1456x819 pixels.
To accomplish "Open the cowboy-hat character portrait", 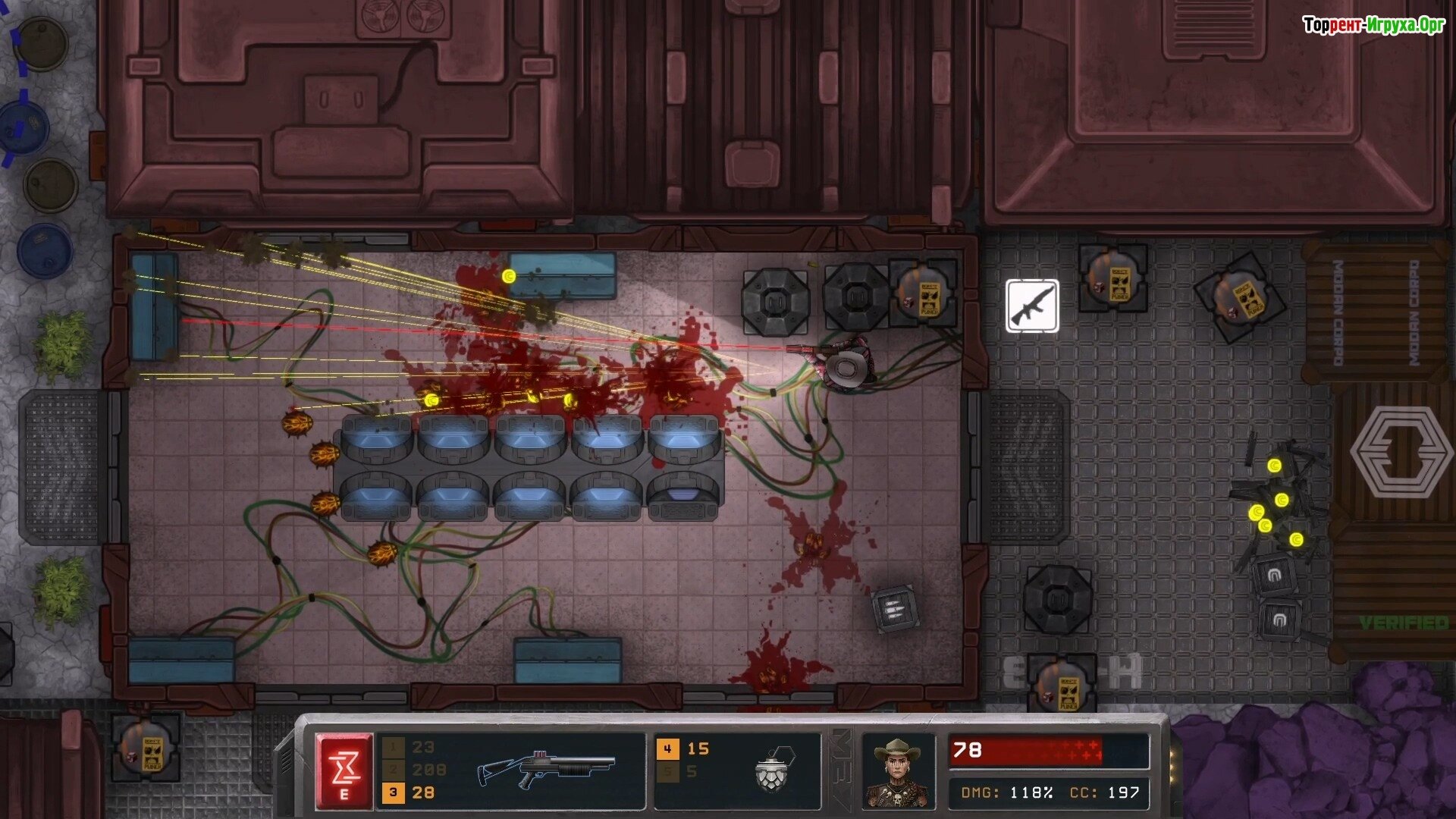I will tap(898, 771).
